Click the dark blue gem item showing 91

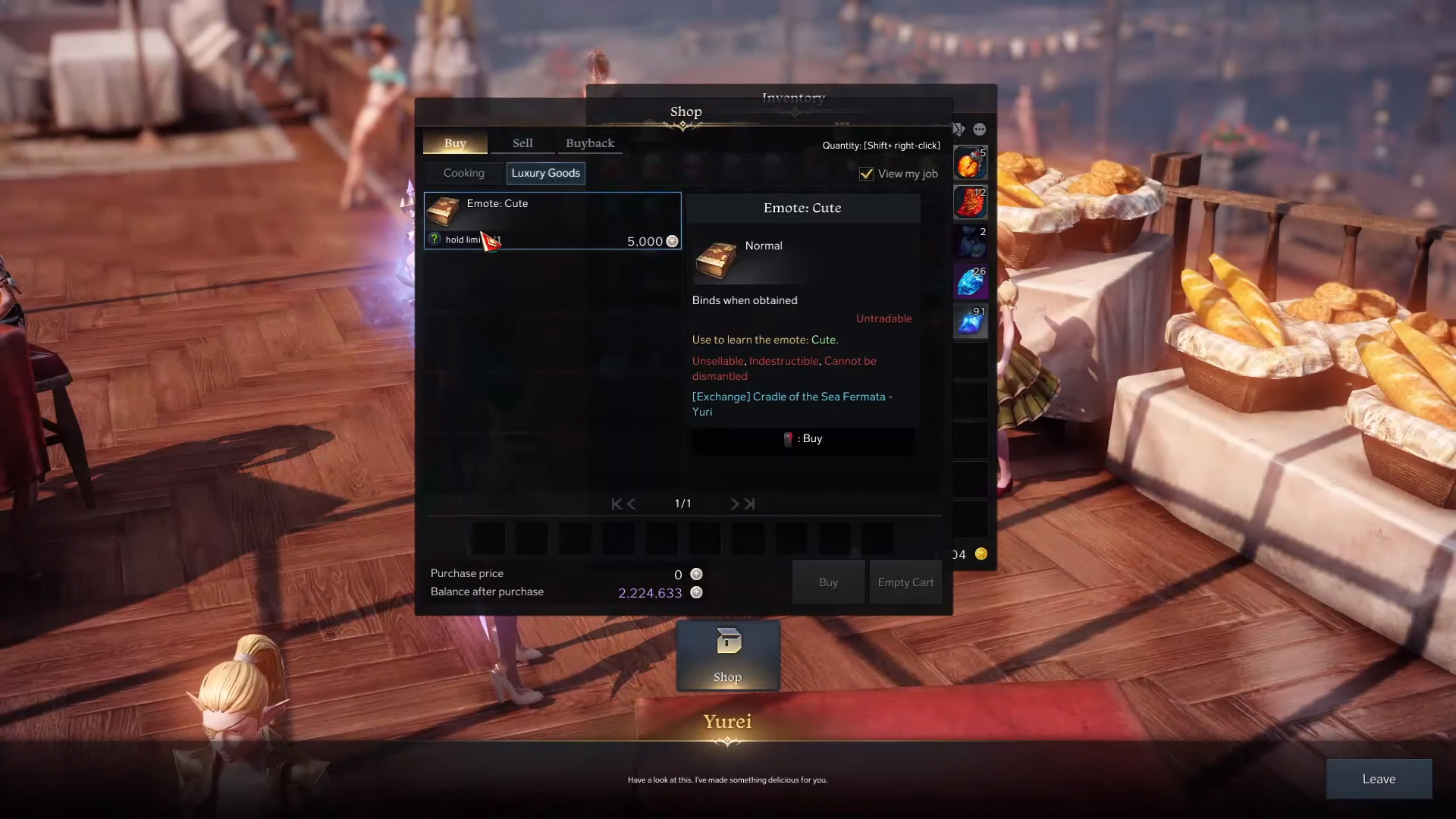pyautogui.click(x=971, y=320)
